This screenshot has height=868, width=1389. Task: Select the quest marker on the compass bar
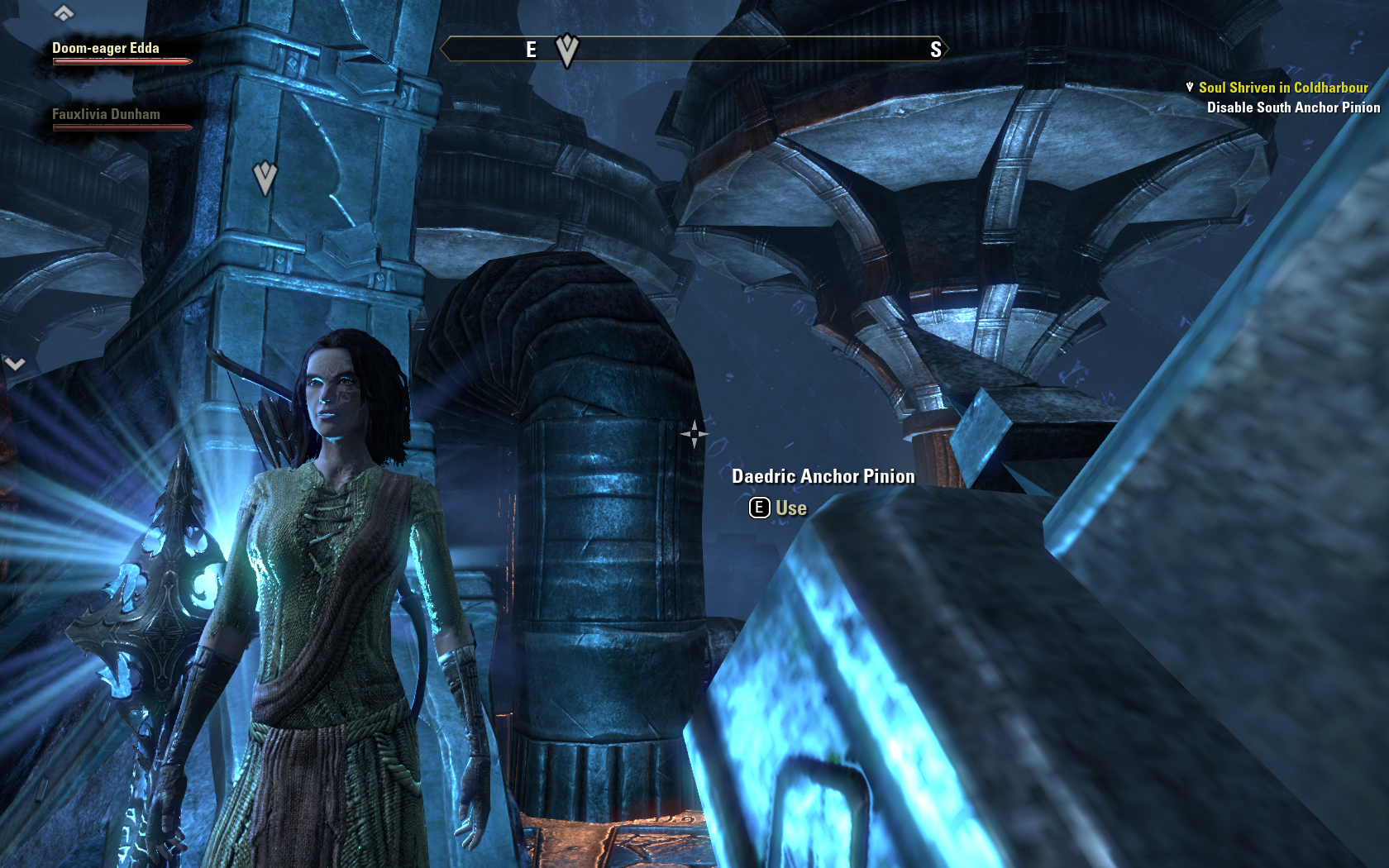pyautogui.click(x=567, y=50)
